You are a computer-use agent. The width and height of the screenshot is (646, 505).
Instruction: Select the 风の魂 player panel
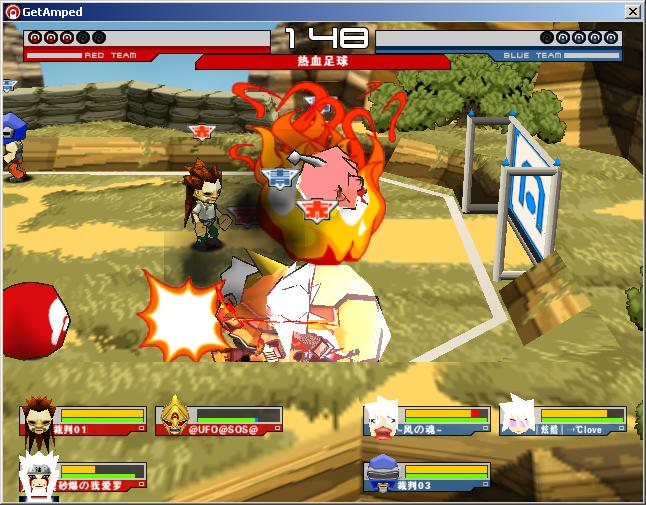[x=427, y=419]
